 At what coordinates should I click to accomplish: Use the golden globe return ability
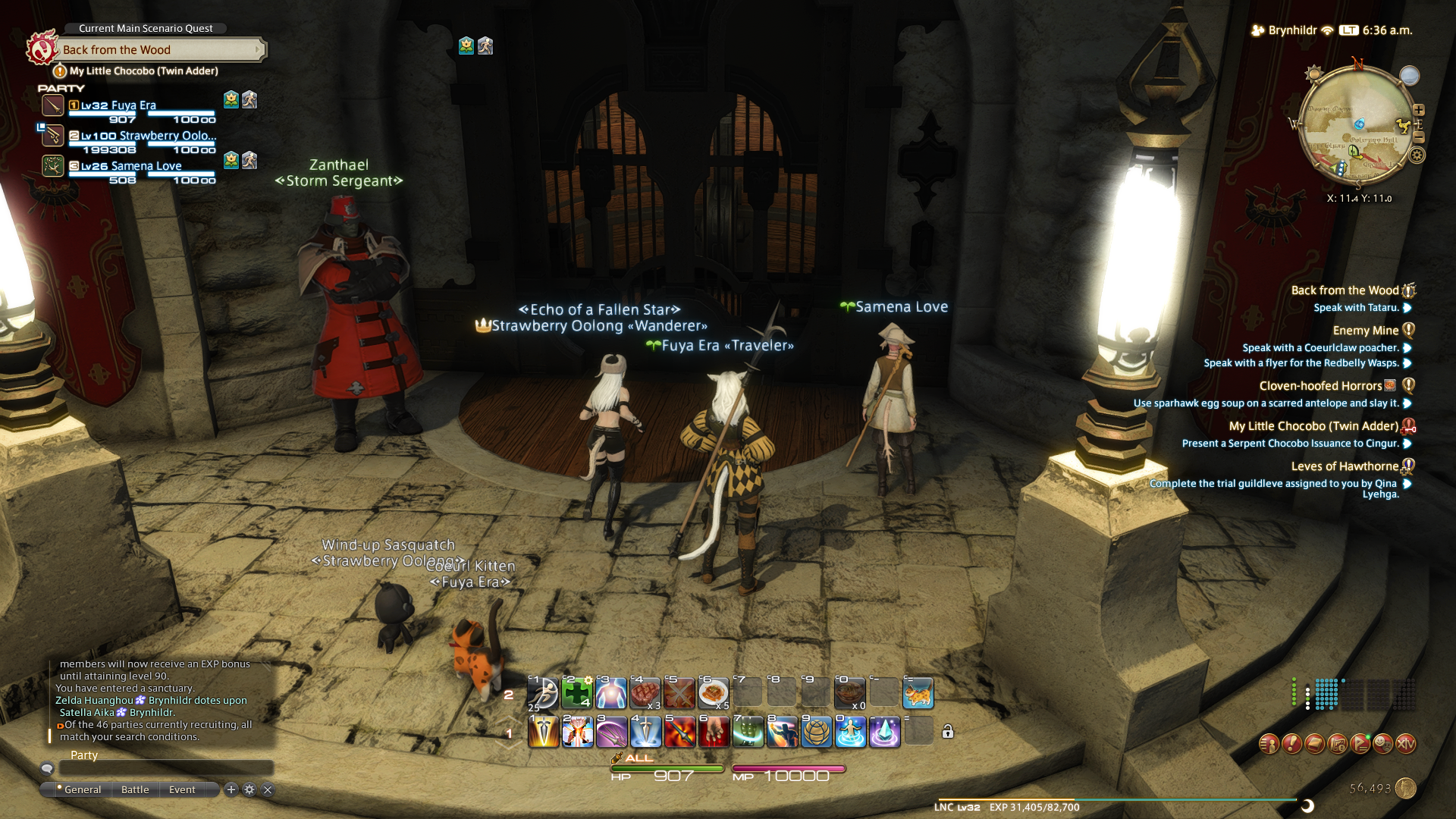point(816,733)
